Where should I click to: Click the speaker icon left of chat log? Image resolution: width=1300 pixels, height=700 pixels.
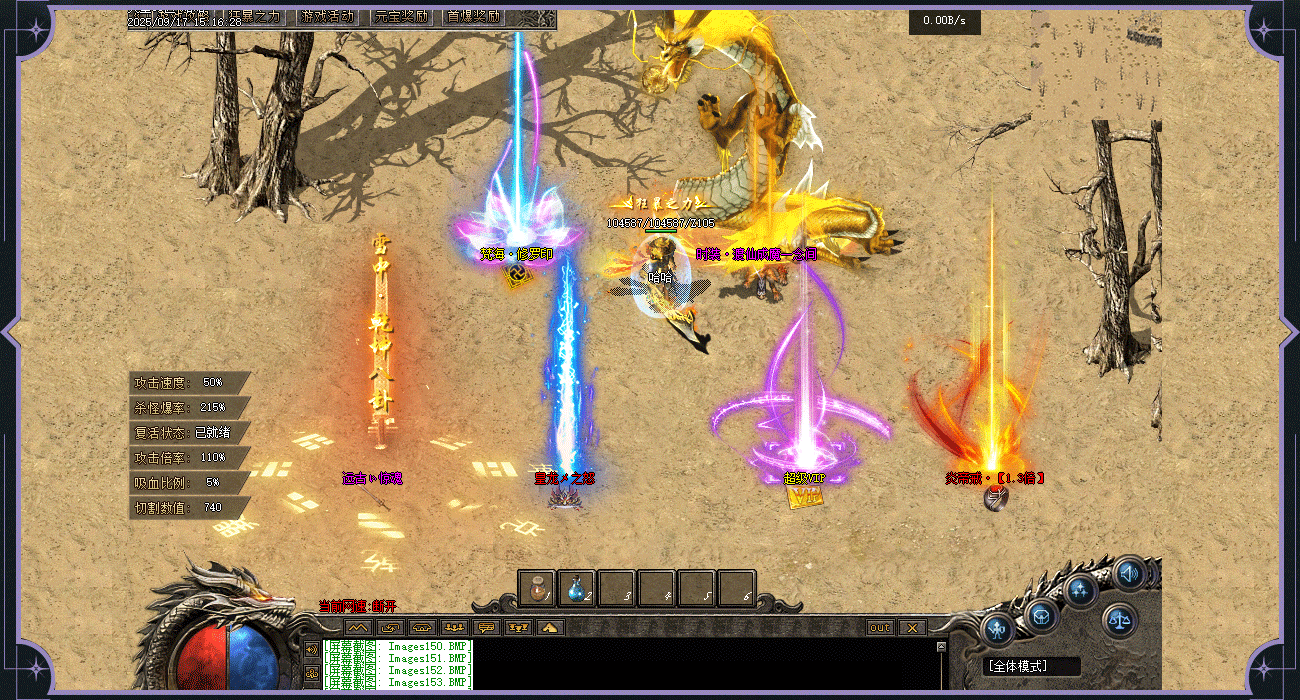[312, 650]
